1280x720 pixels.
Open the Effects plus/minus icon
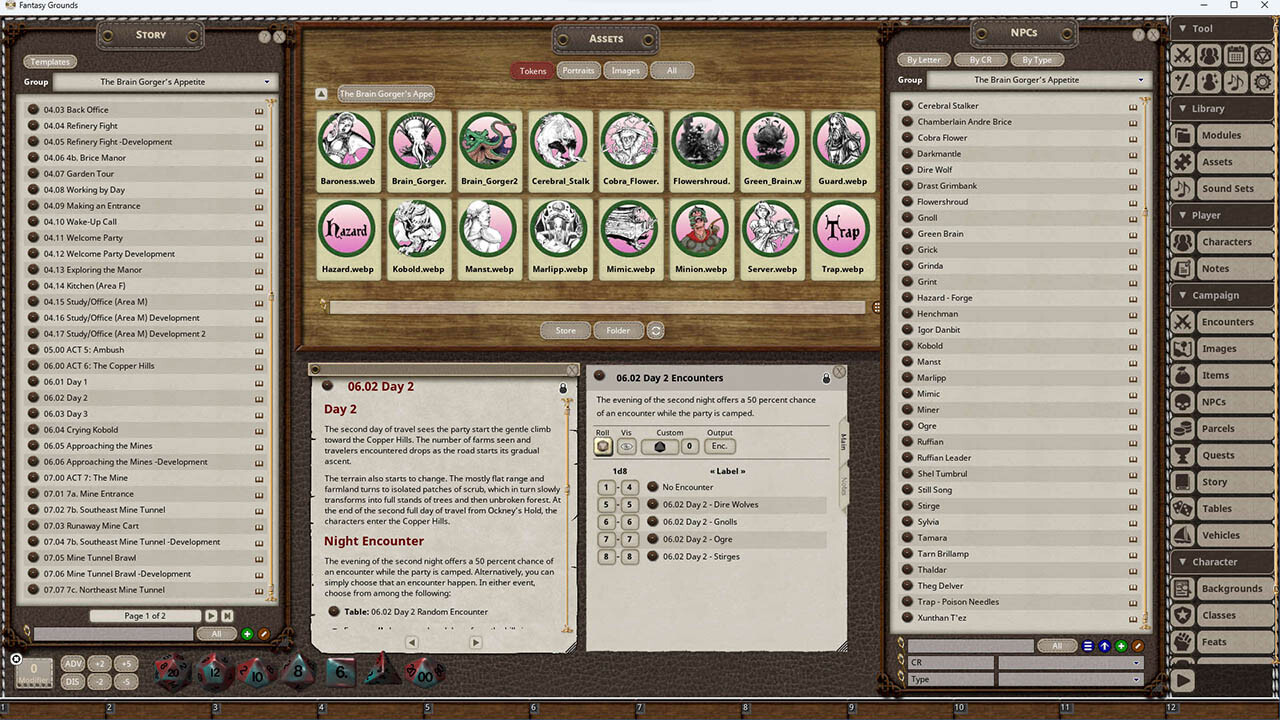(1183, 82)
